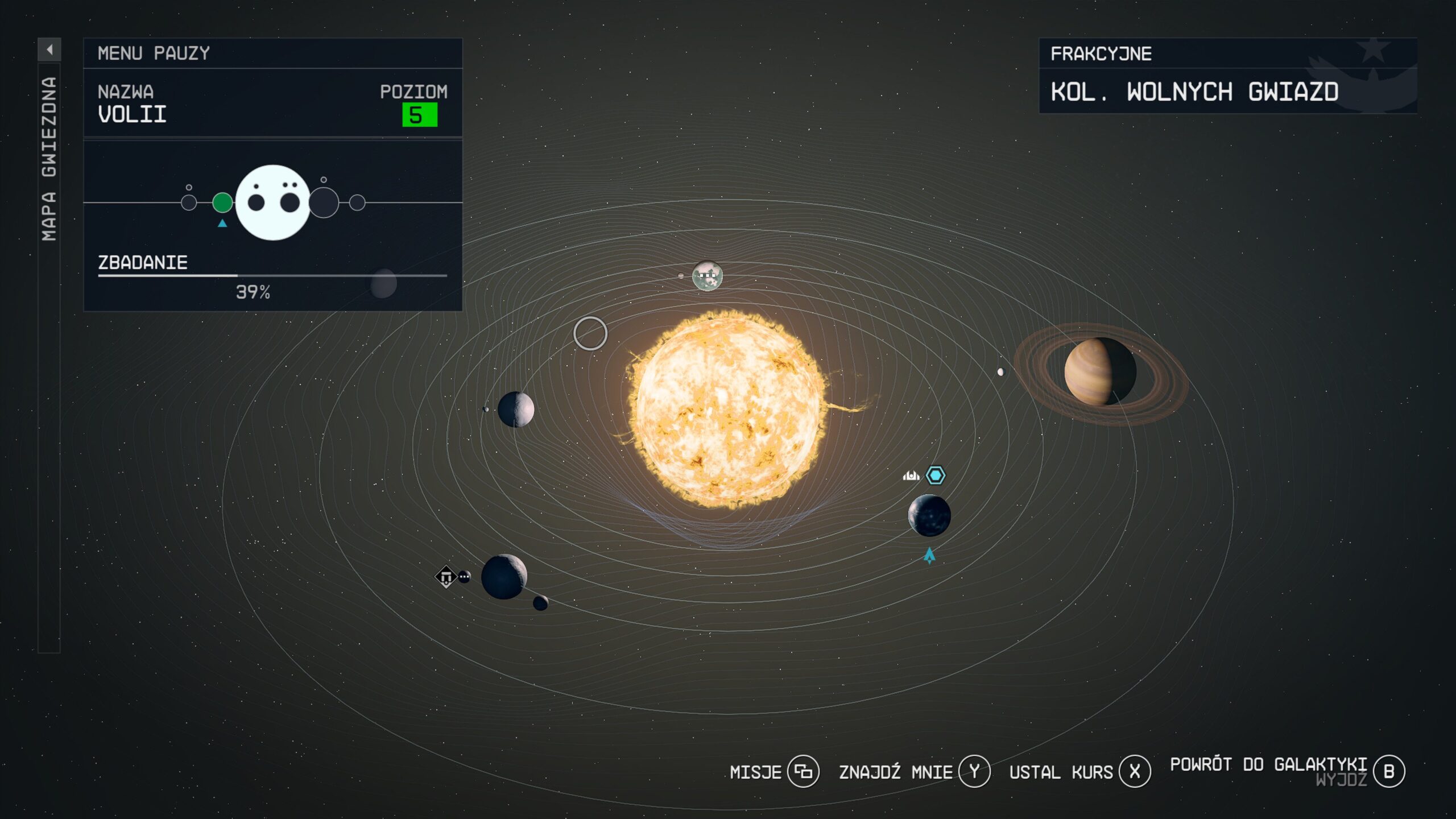The width and height of the screenshot is (1456, 819).
Task: Select the green planet in the system diagram
Action: [222, 202]
